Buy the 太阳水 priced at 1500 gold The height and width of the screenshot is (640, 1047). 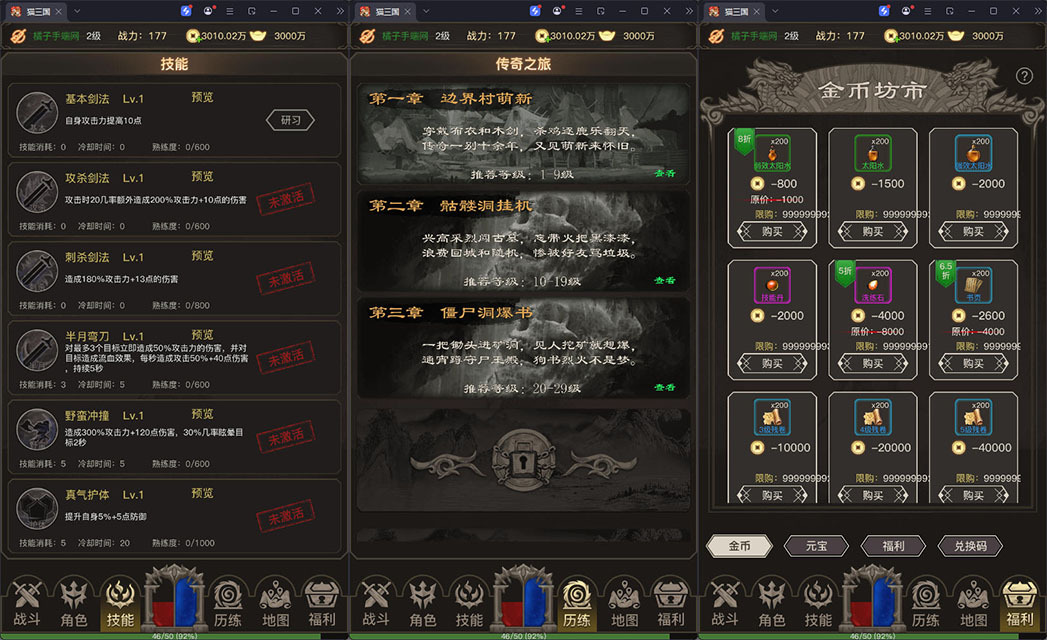[x=872, y=231]
